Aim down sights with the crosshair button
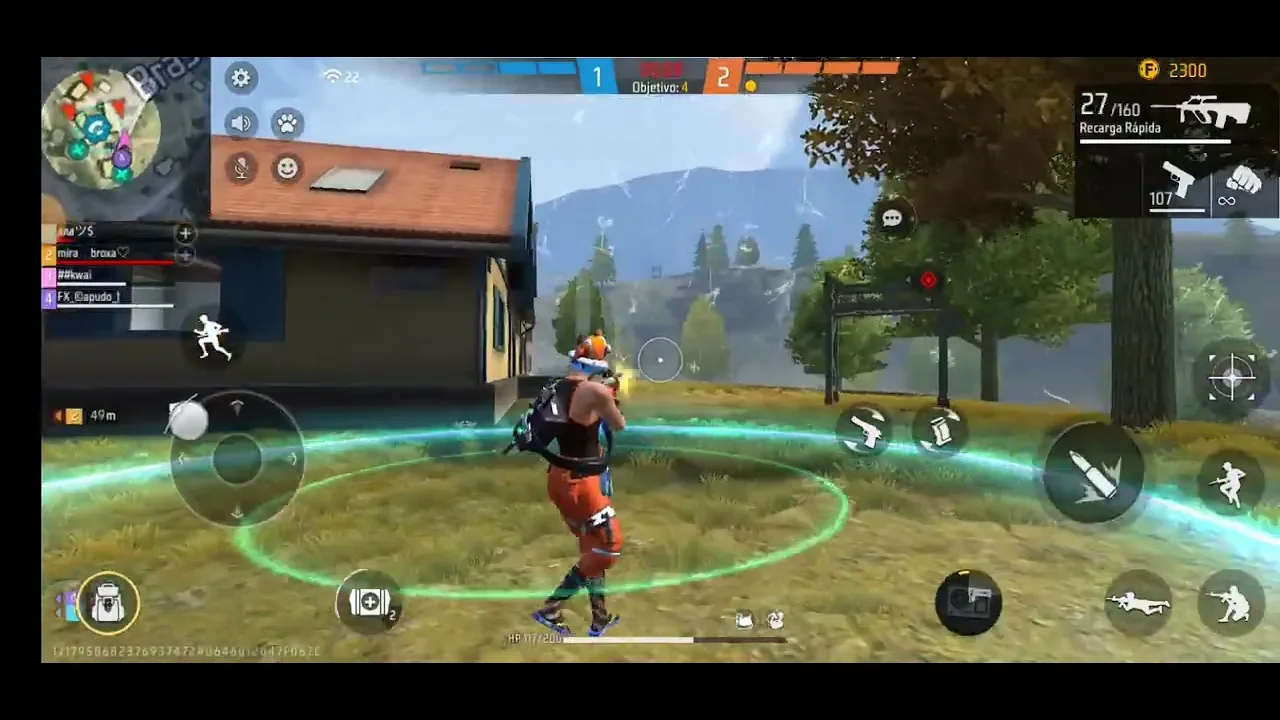 [x=1231, y=377]
